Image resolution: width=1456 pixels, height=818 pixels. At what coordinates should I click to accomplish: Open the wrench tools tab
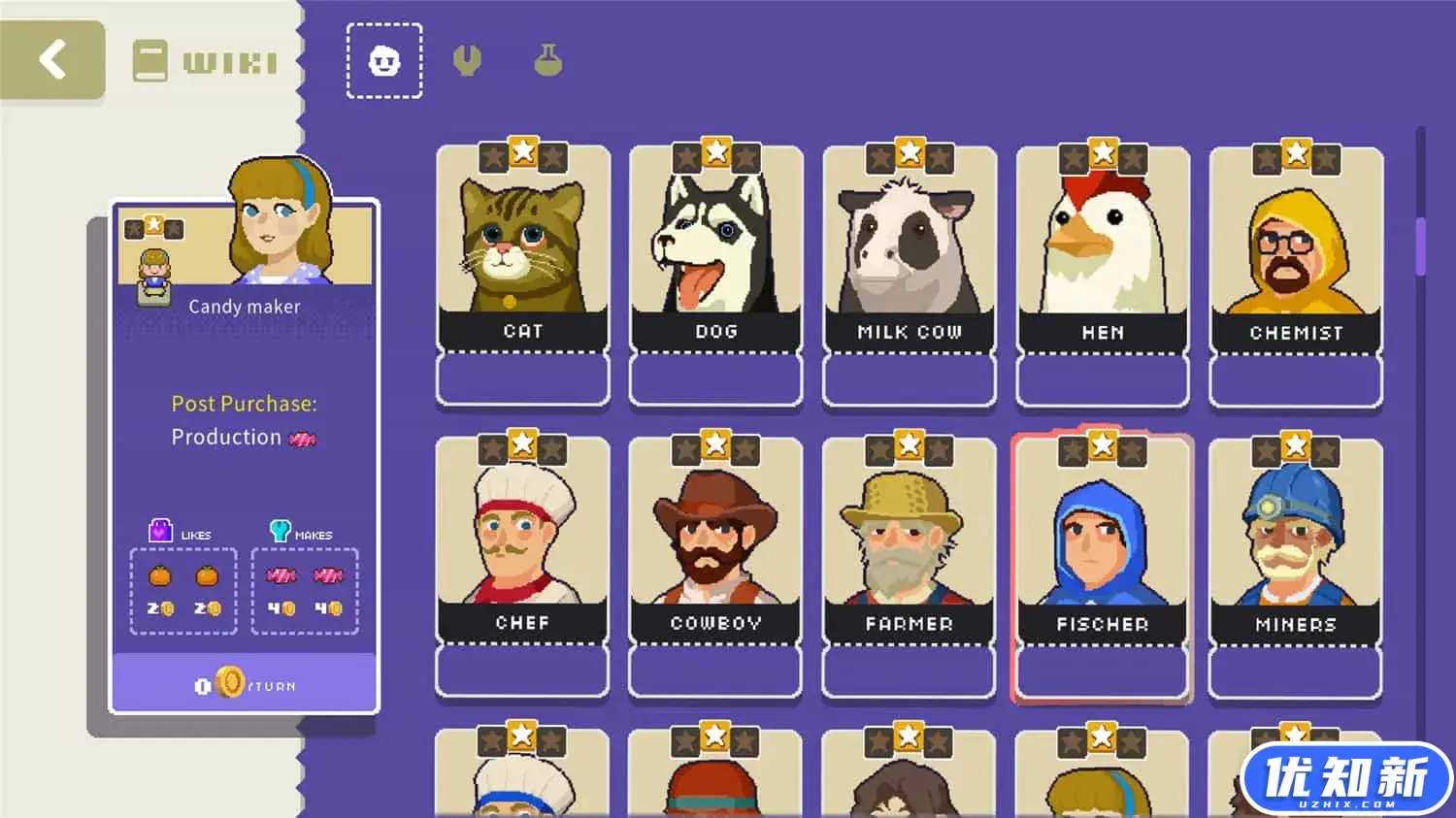coord(467,61)
